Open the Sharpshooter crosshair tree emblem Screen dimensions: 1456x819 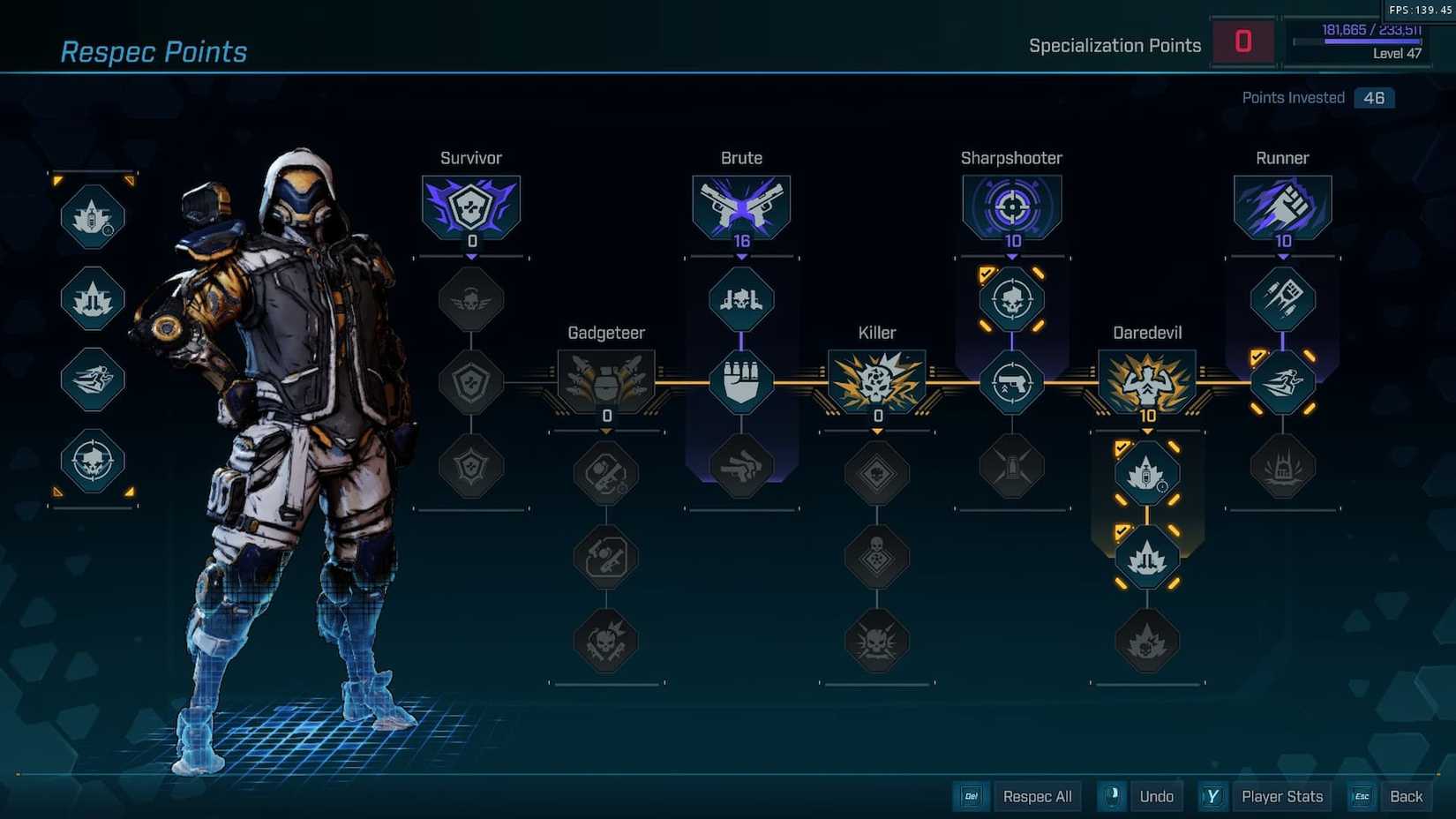pos(1011,205)
